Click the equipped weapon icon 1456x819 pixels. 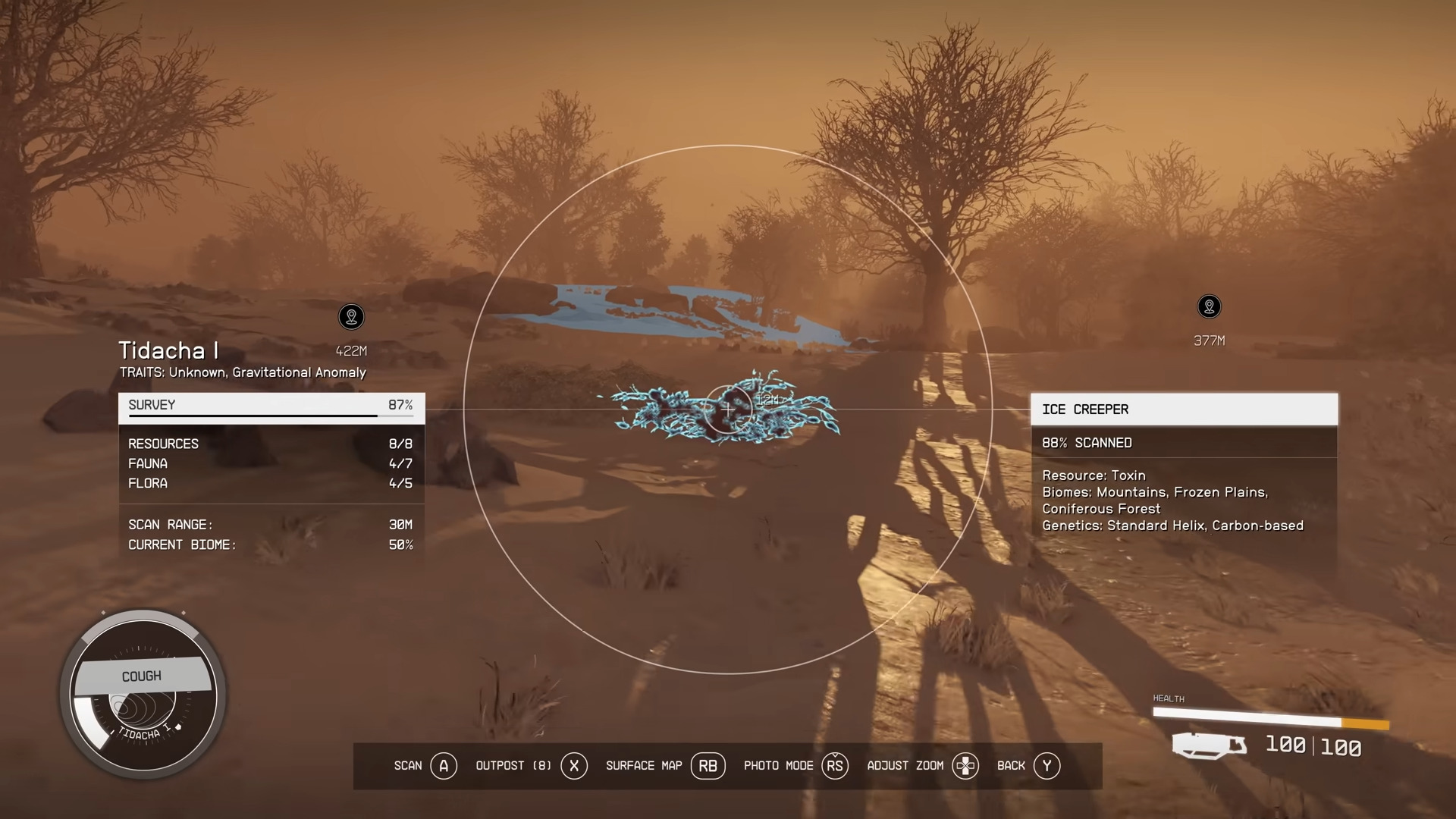click(1209, 745)
